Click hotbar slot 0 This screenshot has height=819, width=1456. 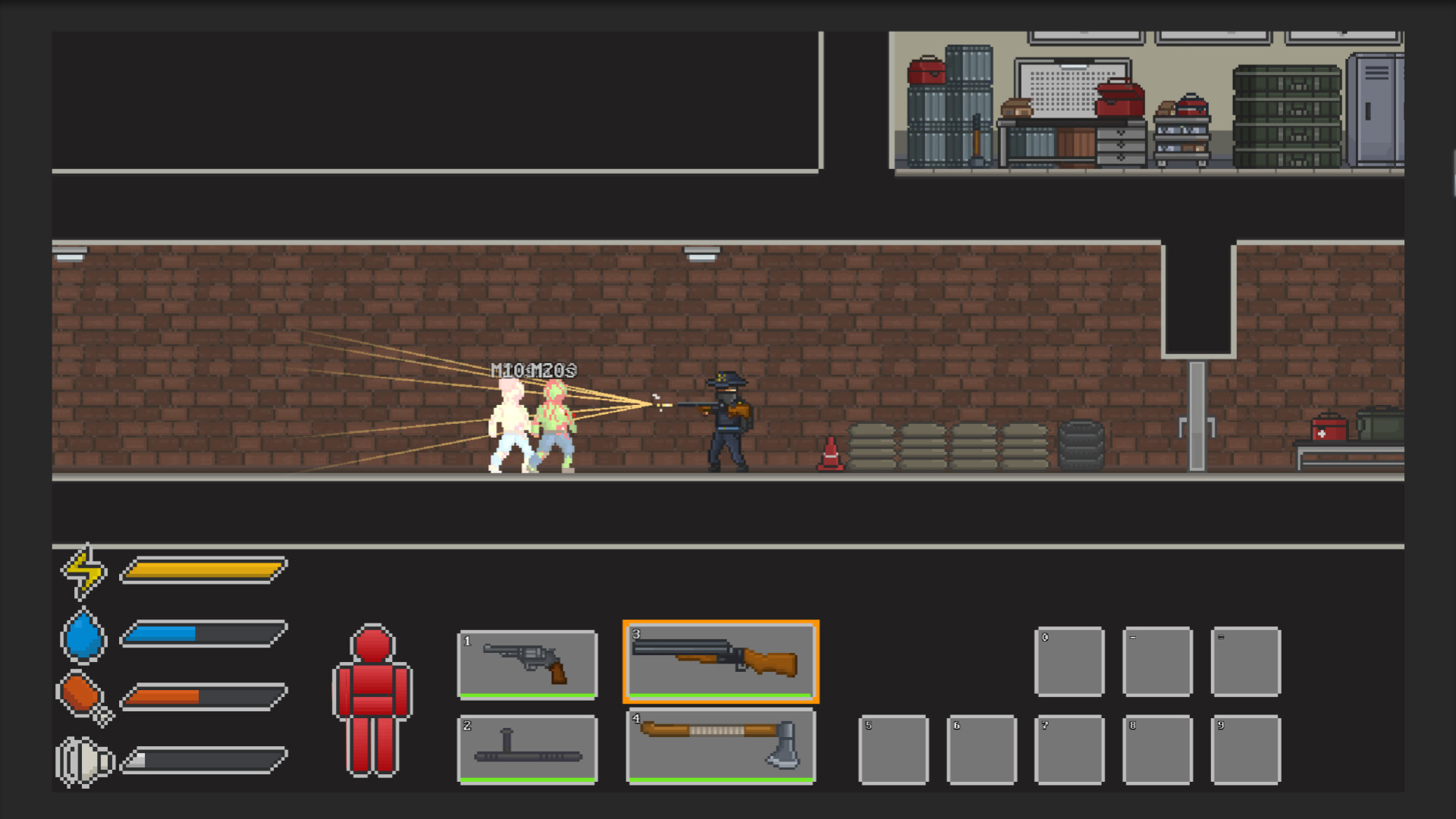tap(1069, 661)
